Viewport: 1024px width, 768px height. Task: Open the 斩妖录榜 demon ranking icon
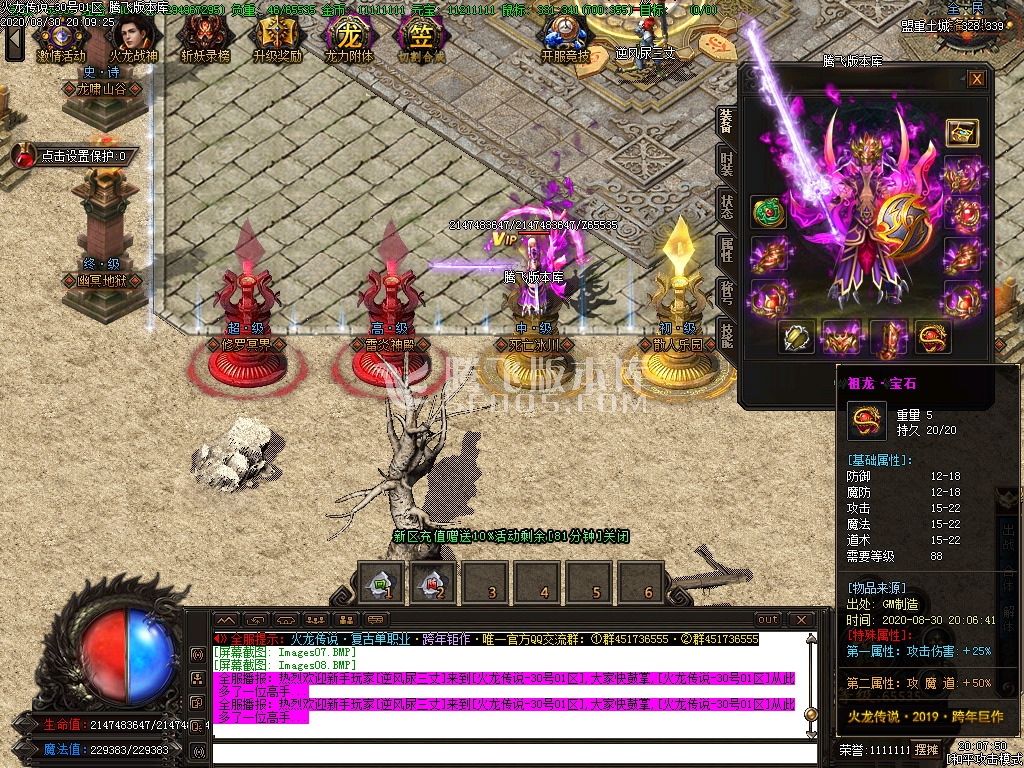pos(205,38)
